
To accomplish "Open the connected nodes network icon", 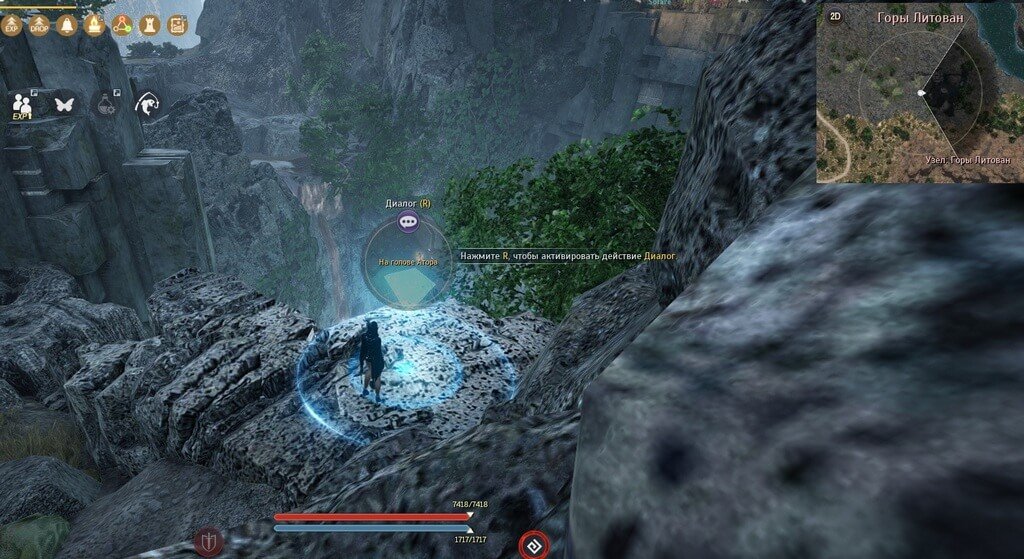I will point(123,24).
